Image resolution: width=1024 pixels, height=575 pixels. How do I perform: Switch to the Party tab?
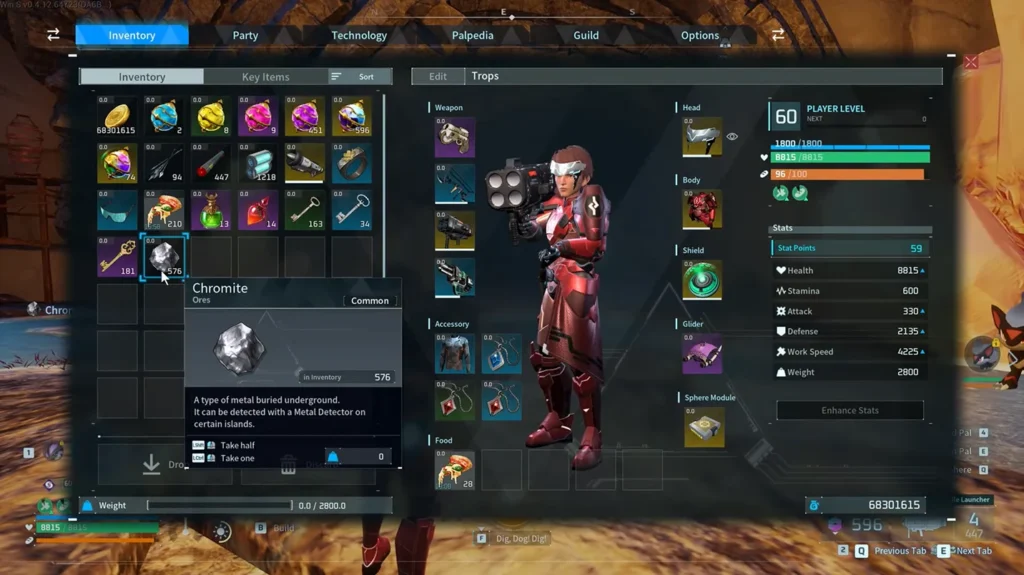(x=245, y=35)
